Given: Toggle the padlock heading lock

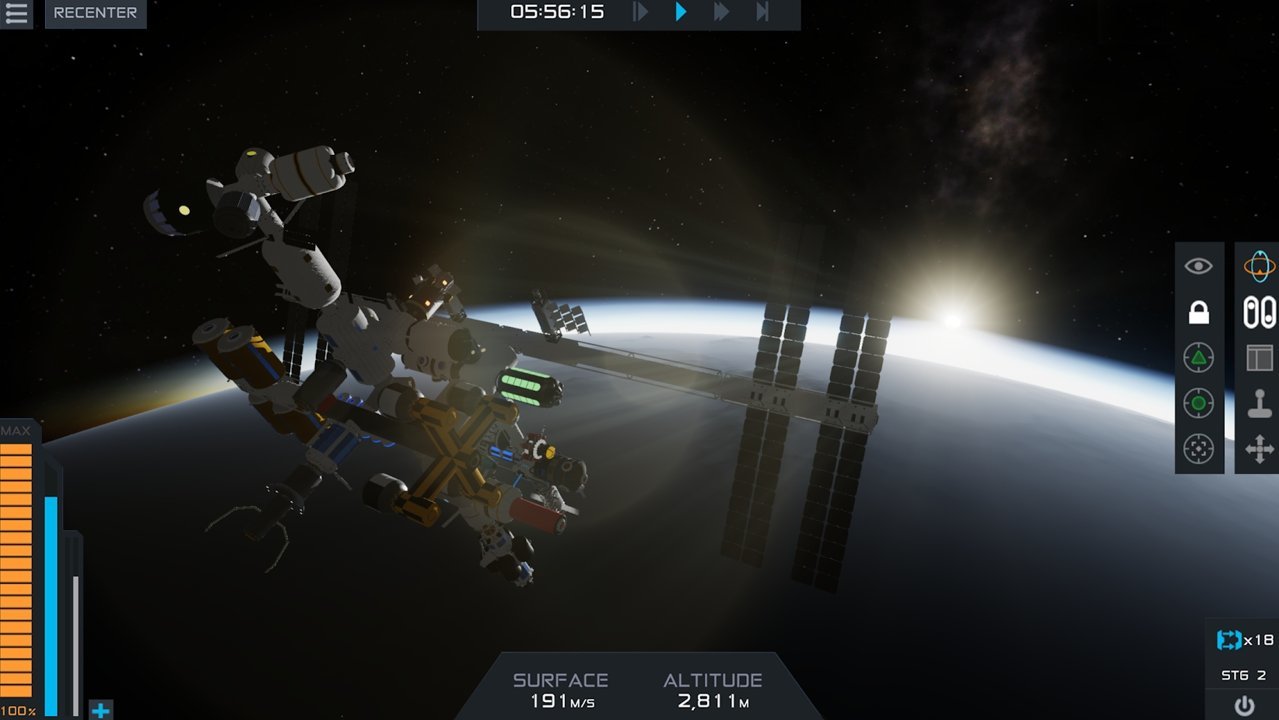Looking at the screenshot, I should (1198, 312).
